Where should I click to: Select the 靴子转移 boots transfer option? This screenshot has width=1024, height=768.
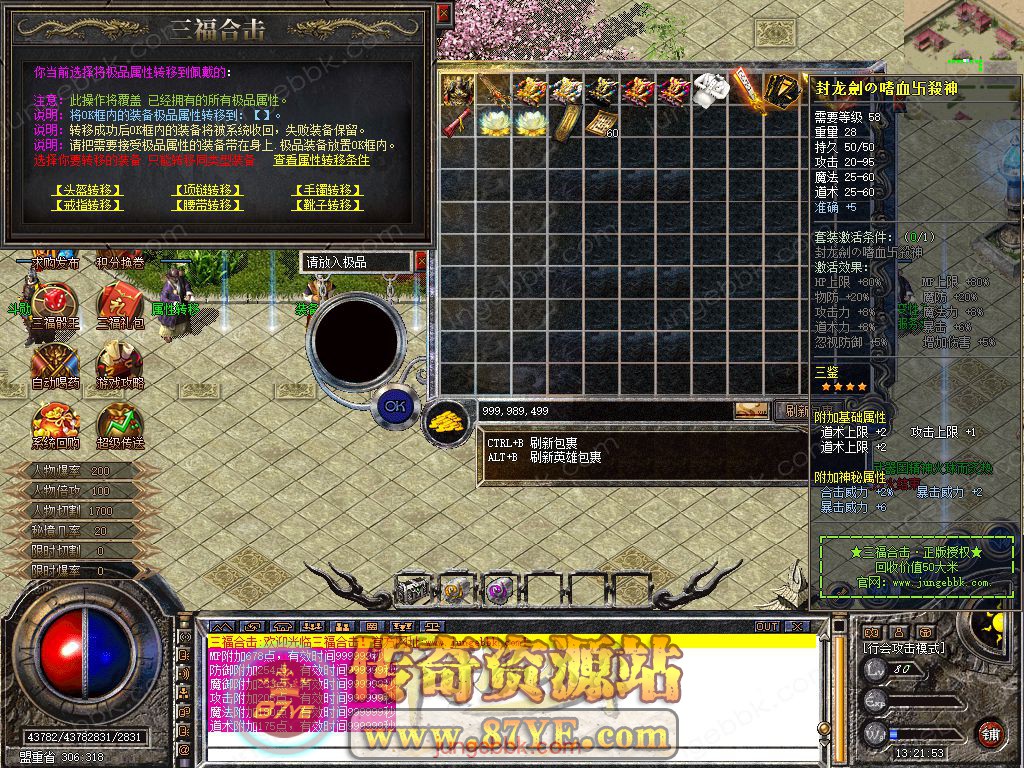point(327,205)
